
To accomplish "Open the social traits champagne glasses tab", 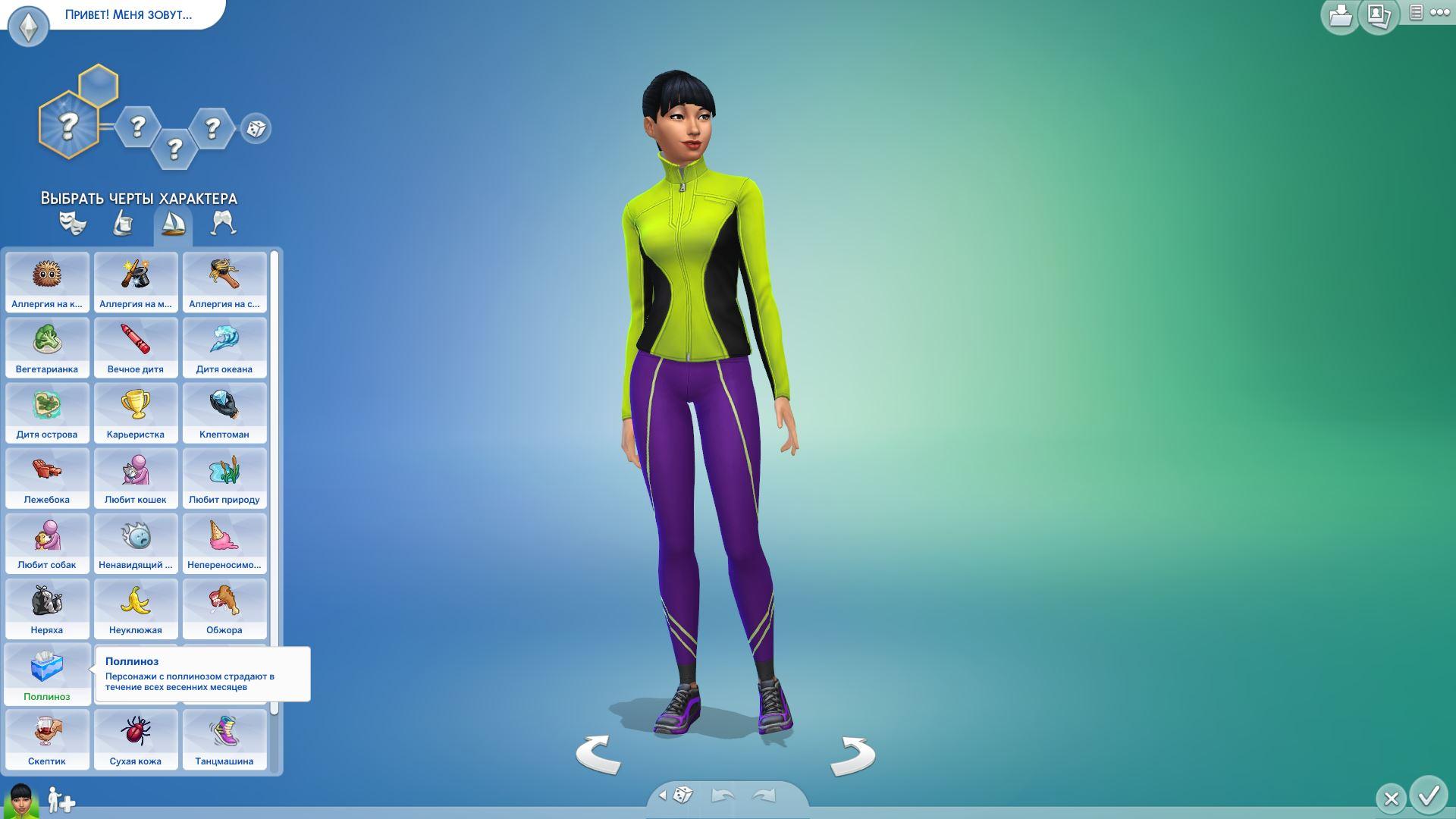I will 223,223.
